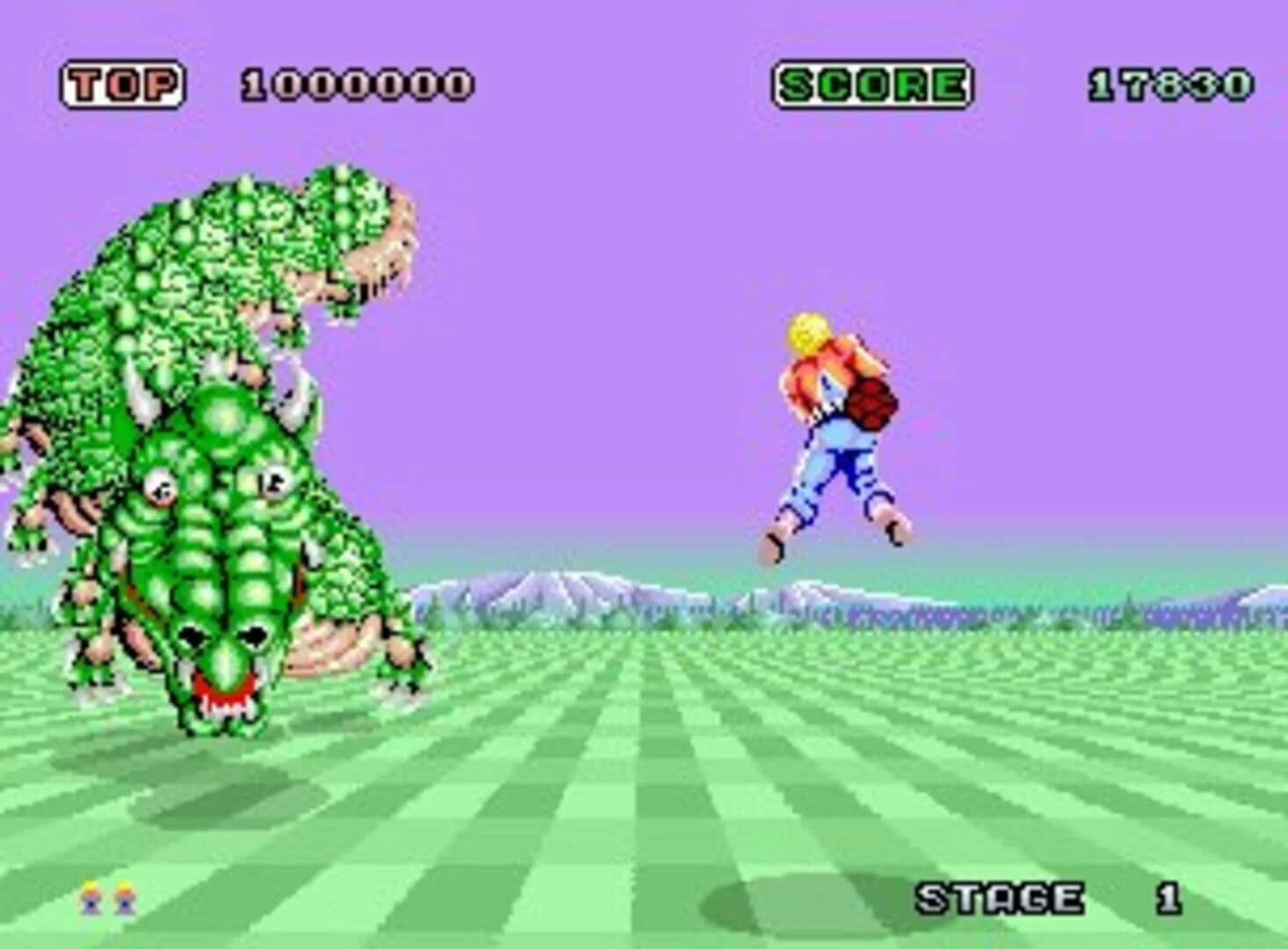Click the purple sky area above the horizon
1288x949 pixels.
(615, 264)
